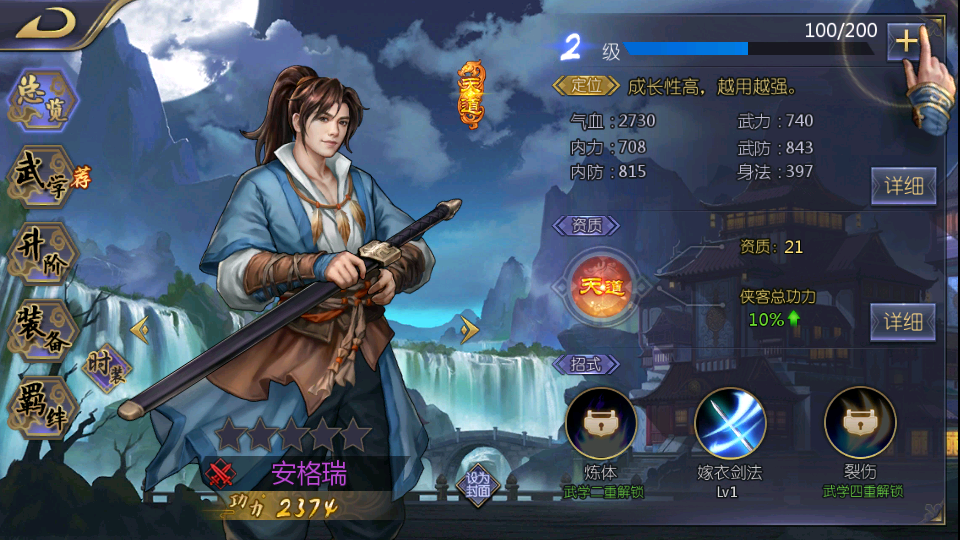Image resolution: width=960 pixels, height=540 pixels.
Task: Select the 羁绊 bonds tab
Action: coord(42,407)
